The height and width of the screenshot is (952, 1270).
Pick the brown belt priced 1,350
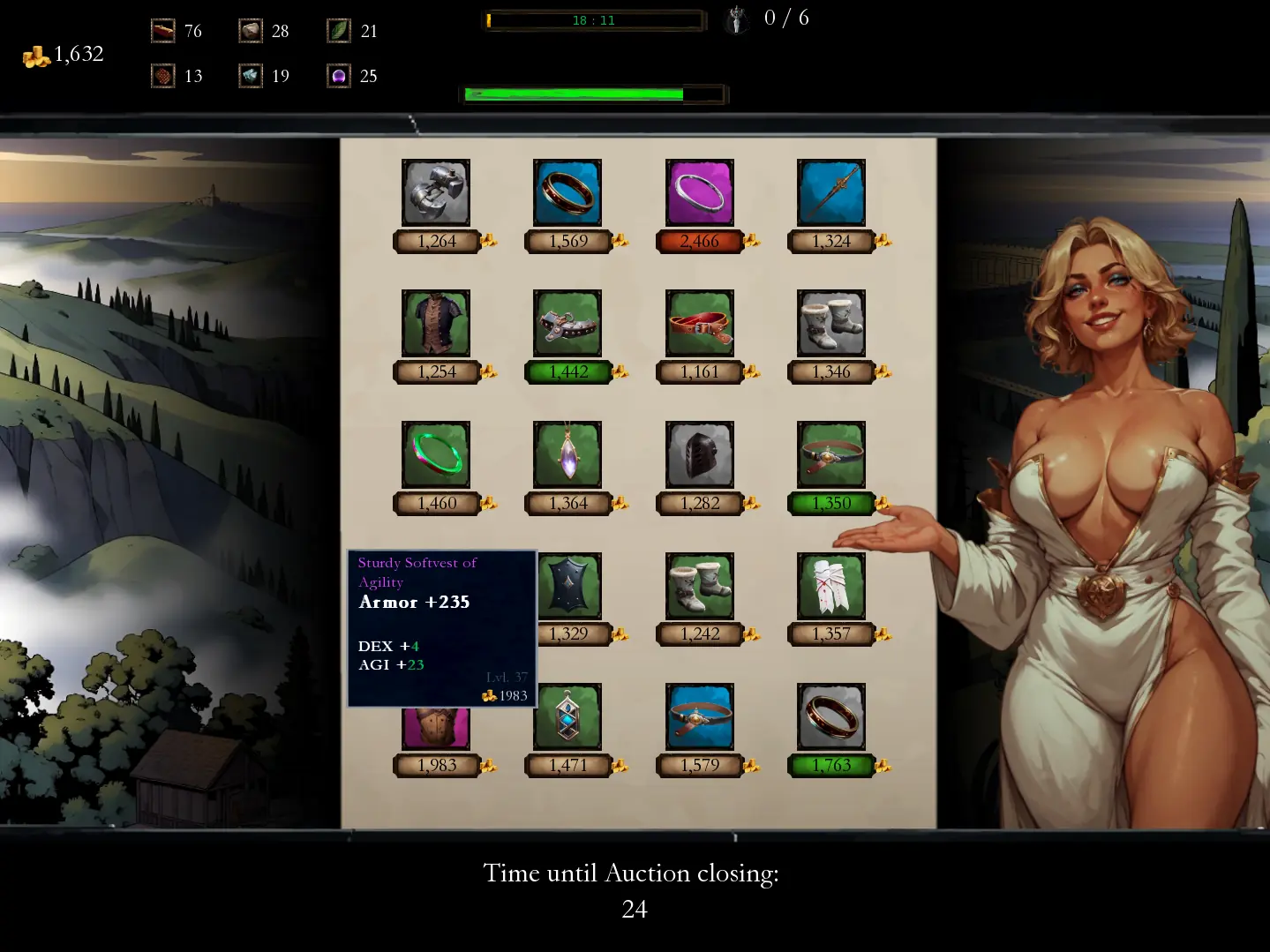point(831,454)
